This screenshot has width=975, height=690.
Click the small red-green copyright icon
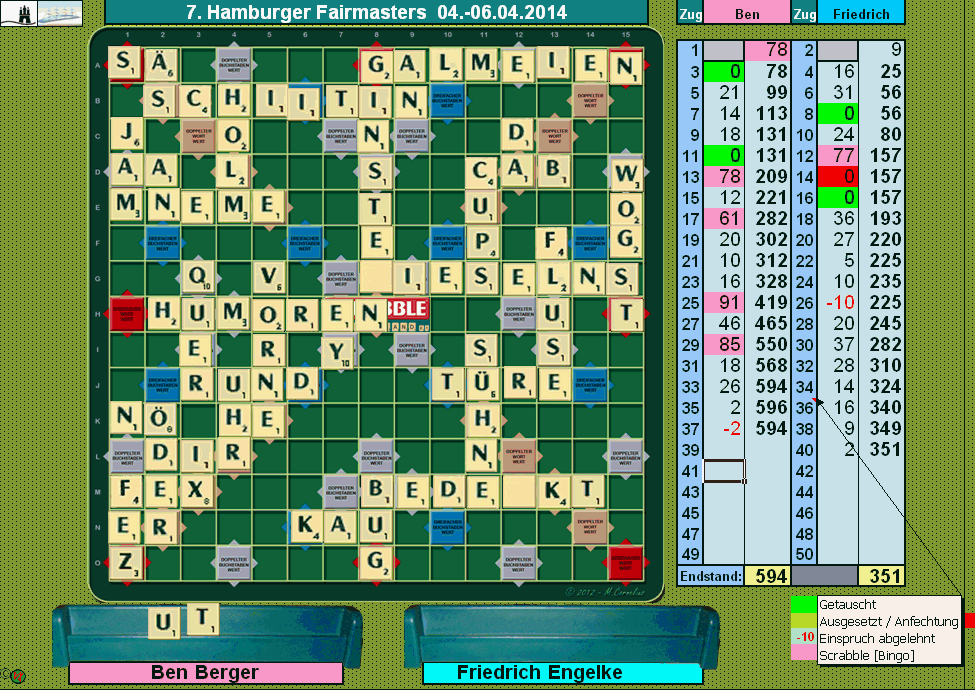(x=17, y=677)
